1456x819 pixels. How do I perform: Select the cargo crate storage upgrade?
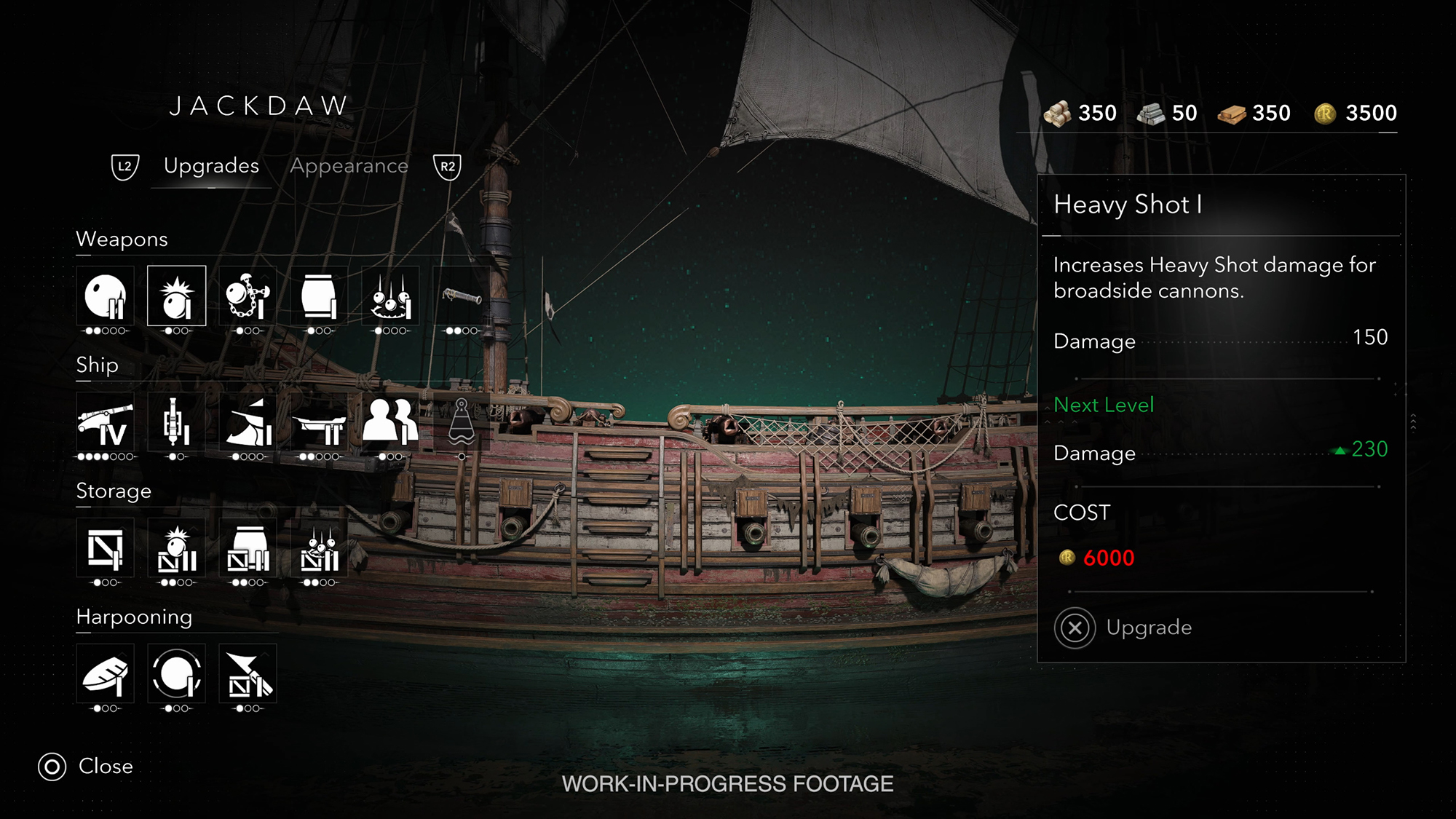coord(106,548)
